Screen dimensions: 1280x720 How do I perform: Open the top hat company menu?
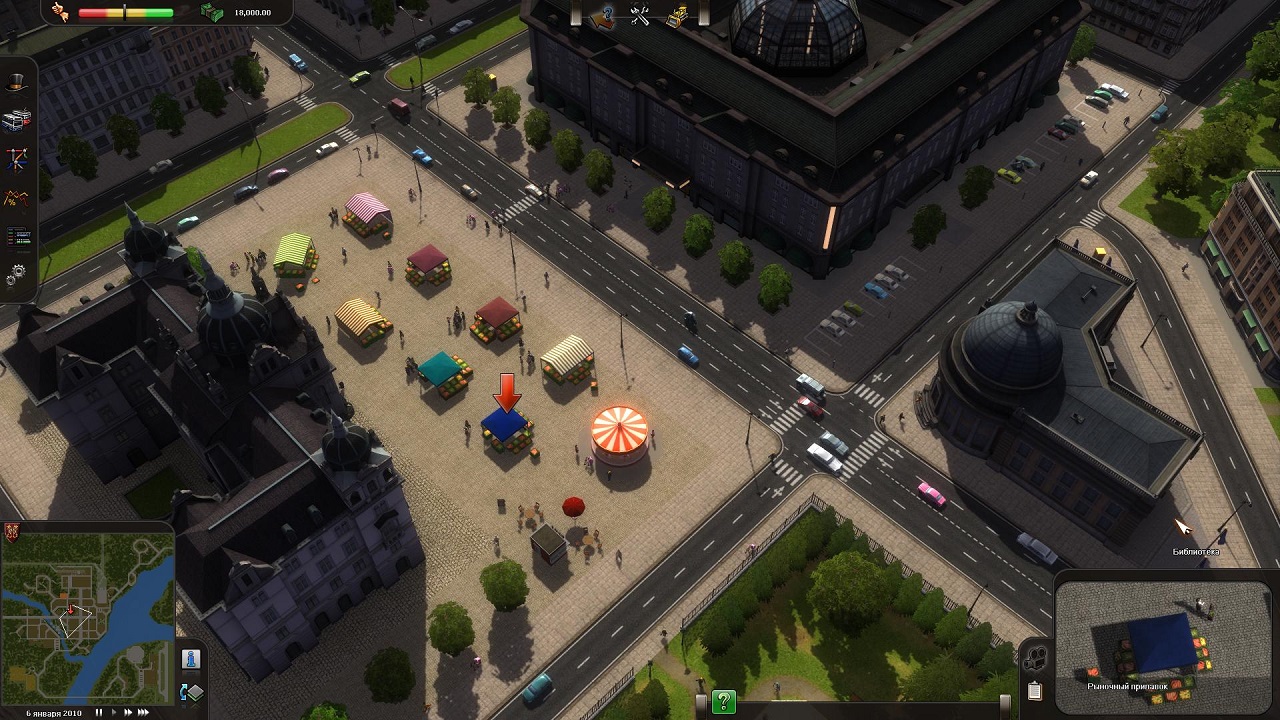pos(17,83)
